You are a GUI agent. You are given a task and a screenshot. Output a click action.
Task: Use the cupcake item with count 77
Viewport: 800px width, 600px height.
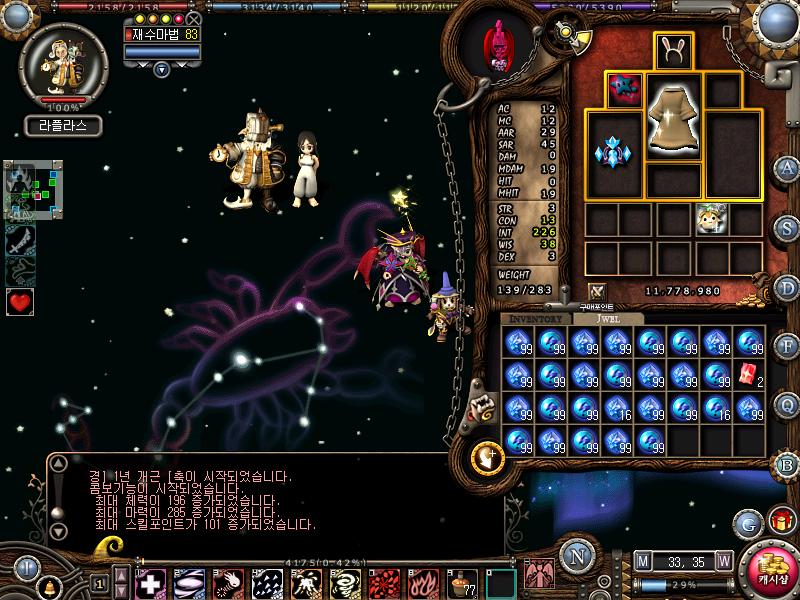point(464,581)
